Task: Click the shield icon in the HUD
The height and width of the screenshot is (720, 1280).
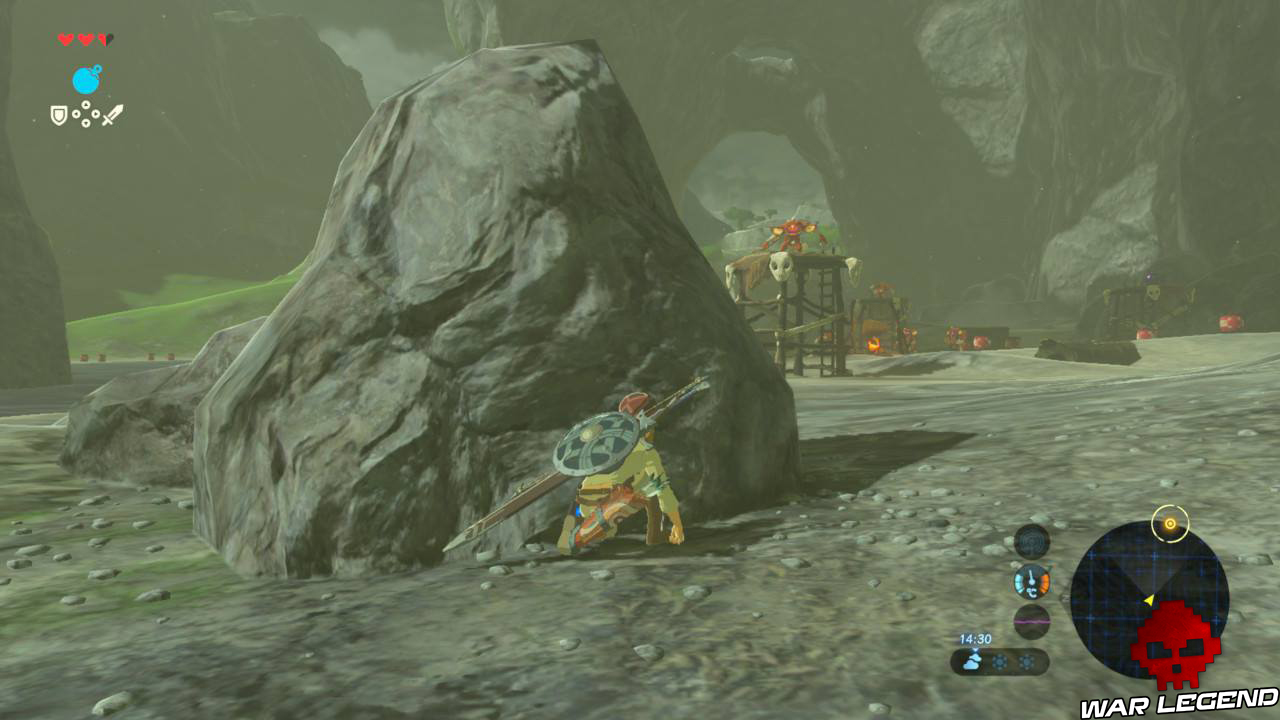Action: pyautogui.click(x=59, y=114)
